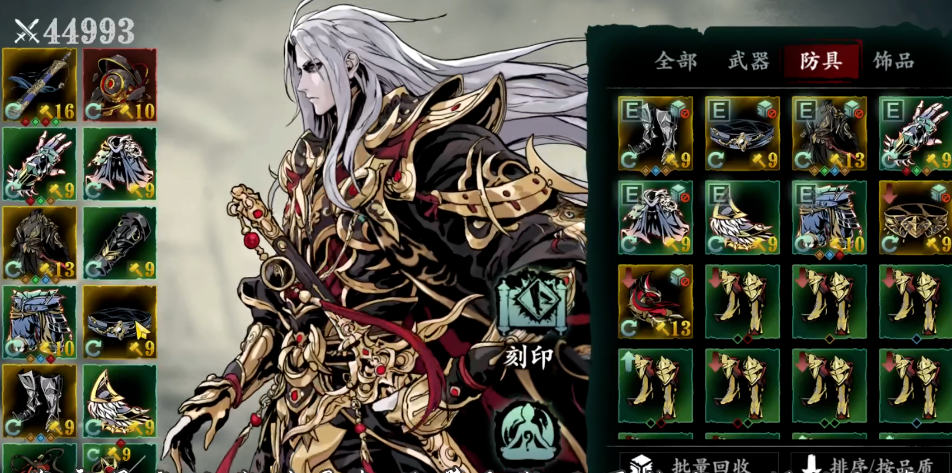Select the blue waist armor inventory item level 10

[x=829, y=217]
